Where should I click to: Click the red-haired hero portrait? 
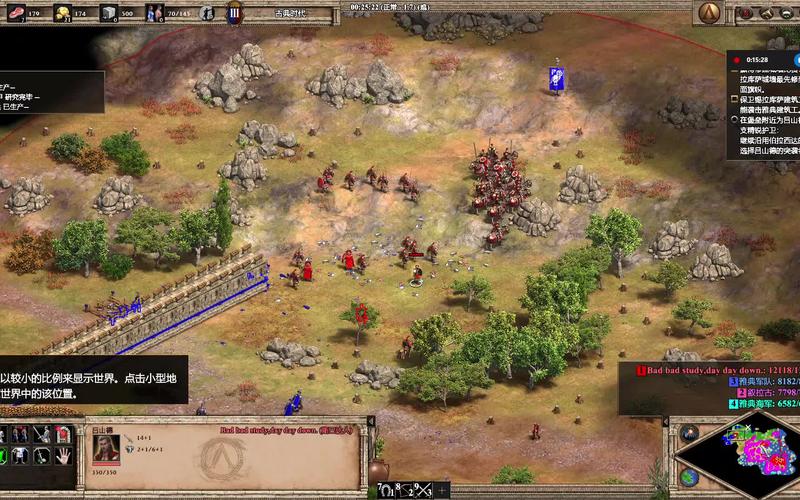pyautogui.click(x=107, y=448)
